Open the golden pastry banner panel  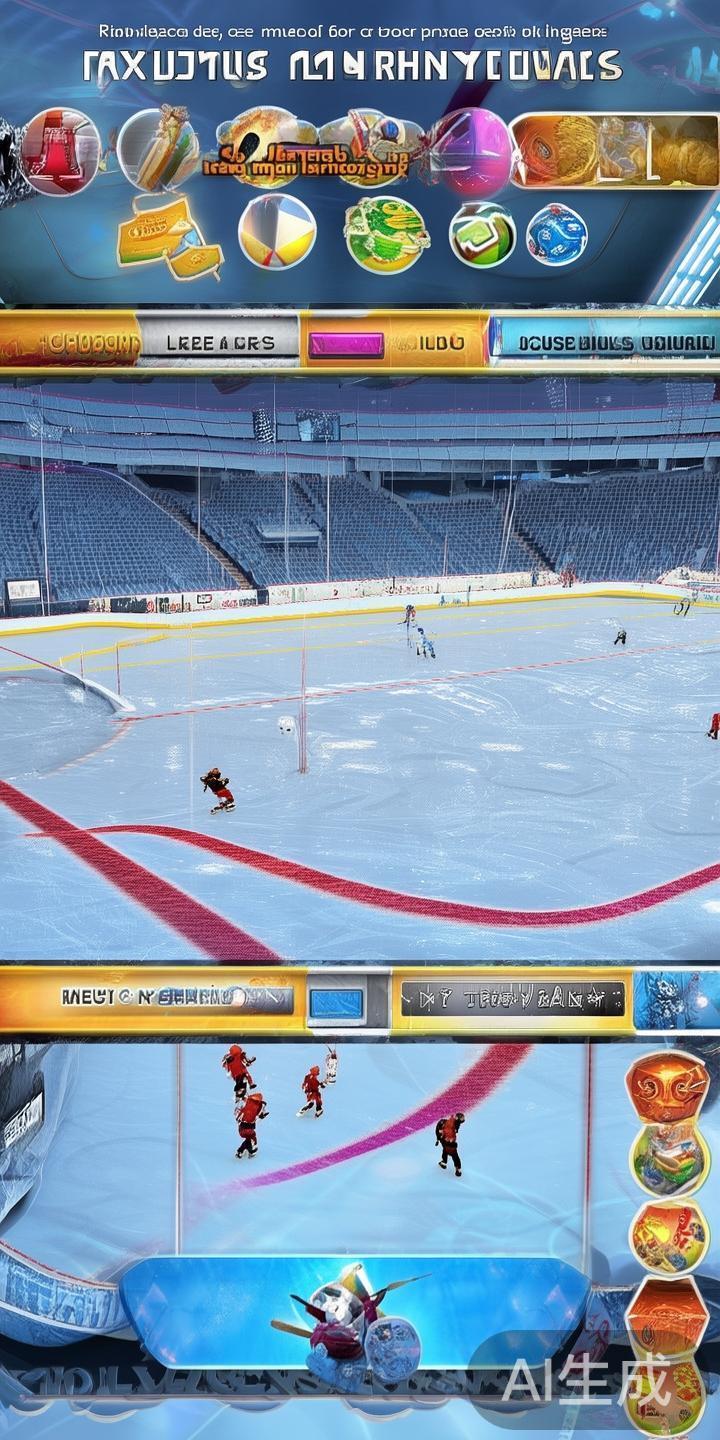pos(614,151)
